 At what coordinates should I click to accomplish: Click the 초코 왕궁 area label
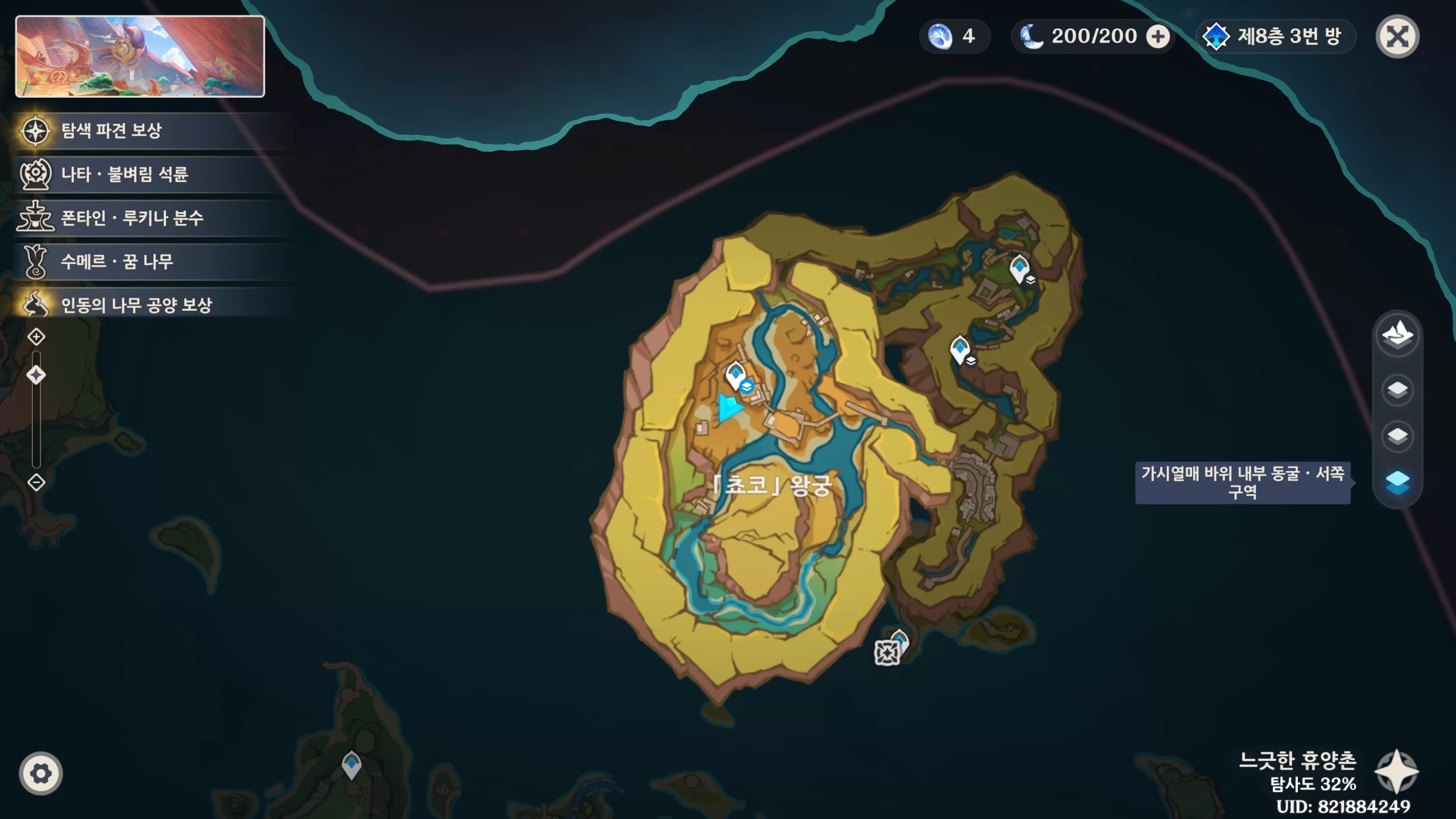pyautogui.click(x=772, y=485)
